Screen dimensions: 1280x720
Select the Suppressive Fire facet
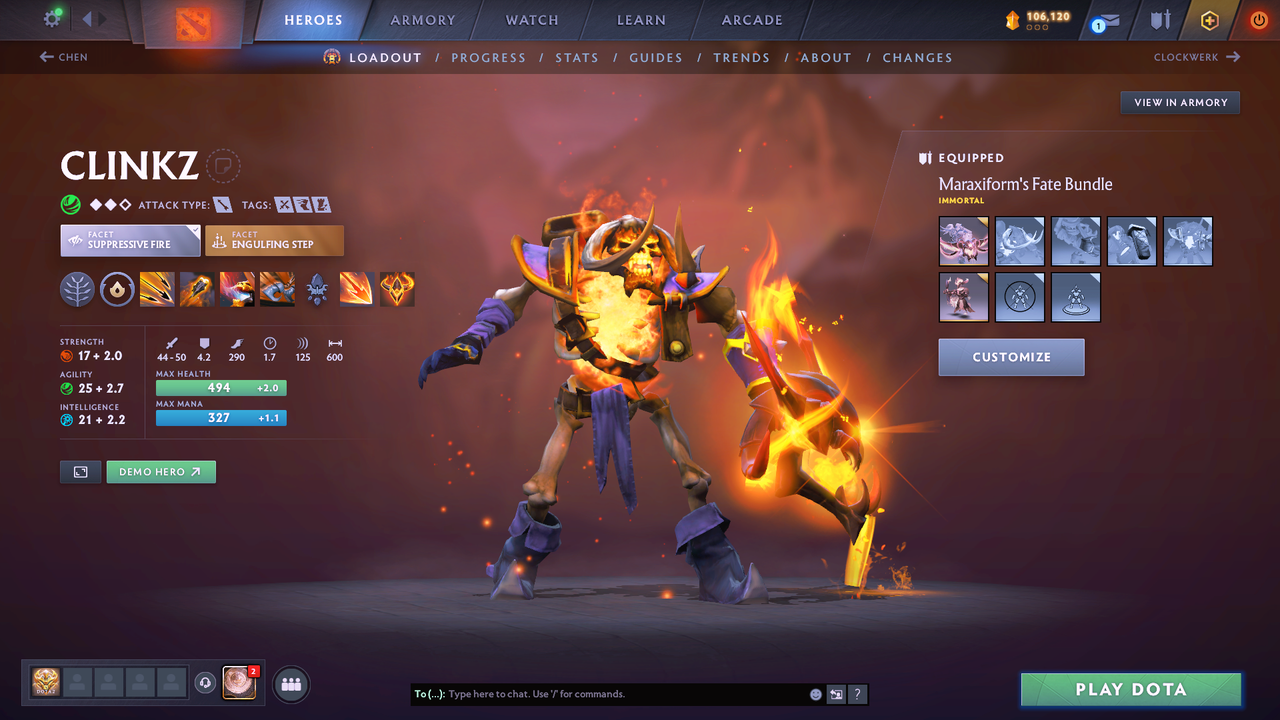tap(130, 240)
